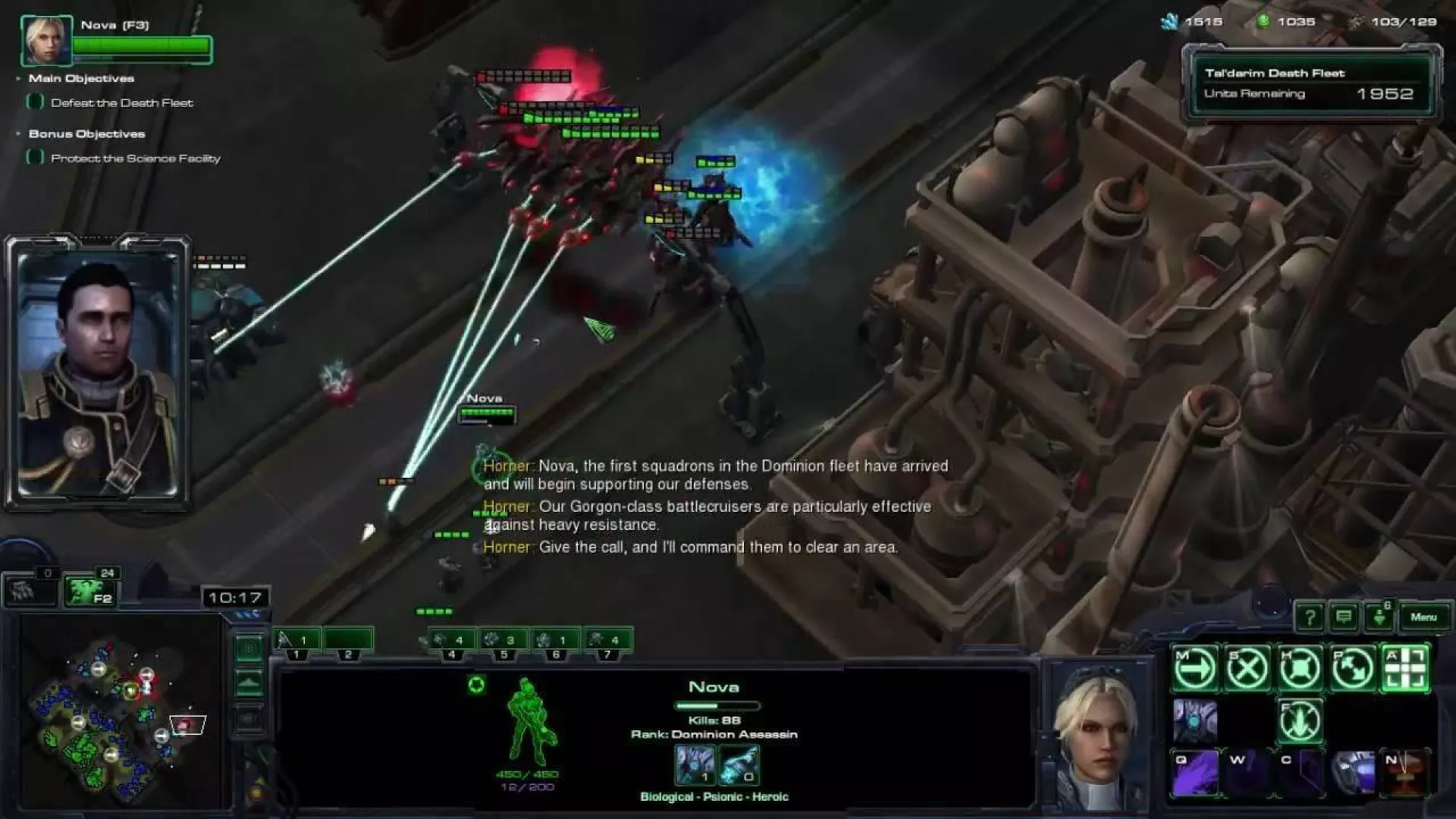Activate the Hold Position command
Image resolution: width=1456 pixels, height=819 pixels.
point(1300,669)
